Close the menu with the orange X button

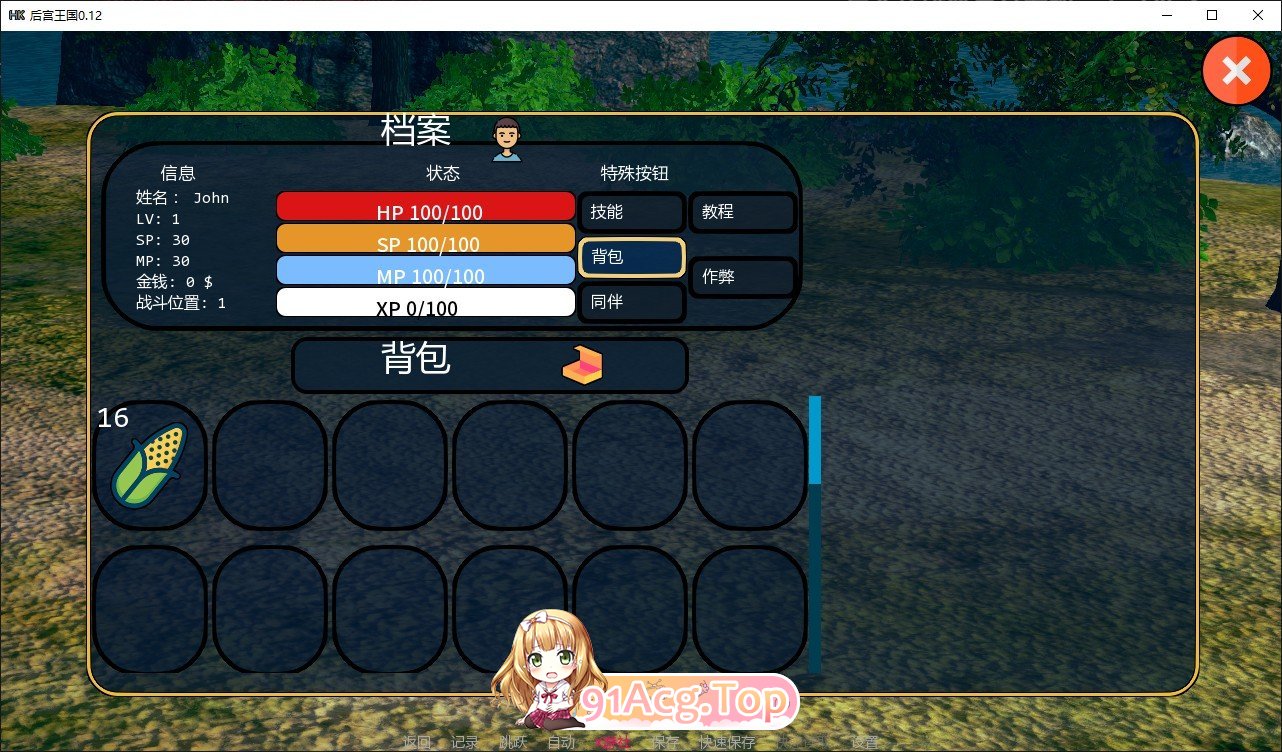(x=1236, y=70)
